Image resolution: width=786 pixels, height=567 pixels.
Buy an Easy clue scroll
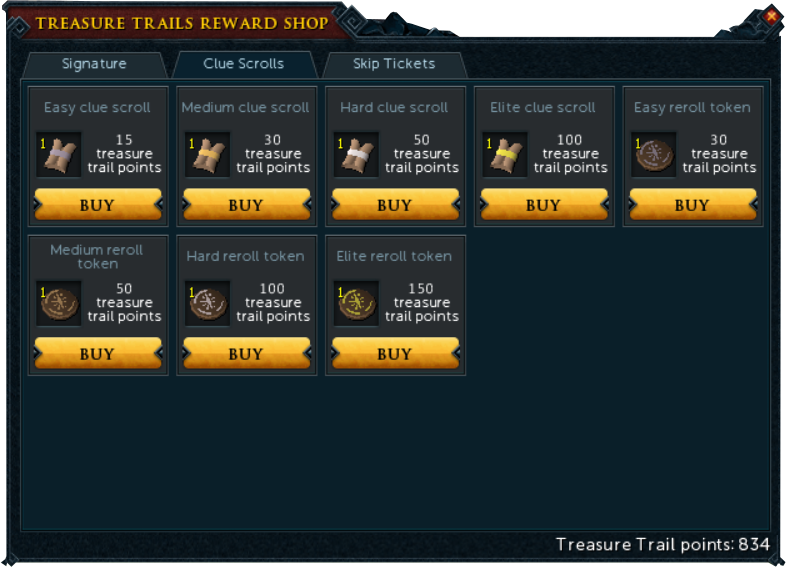[x=97, y=205]
